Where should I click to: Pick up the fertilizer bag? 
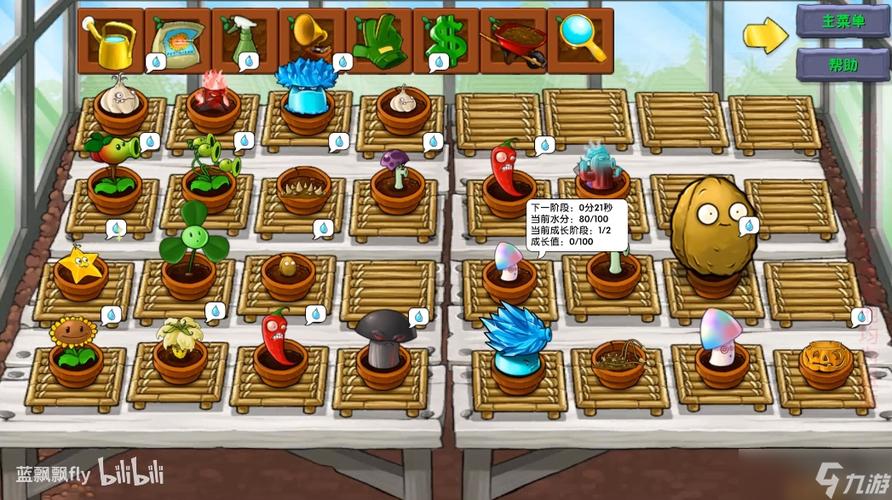point(177,40)
